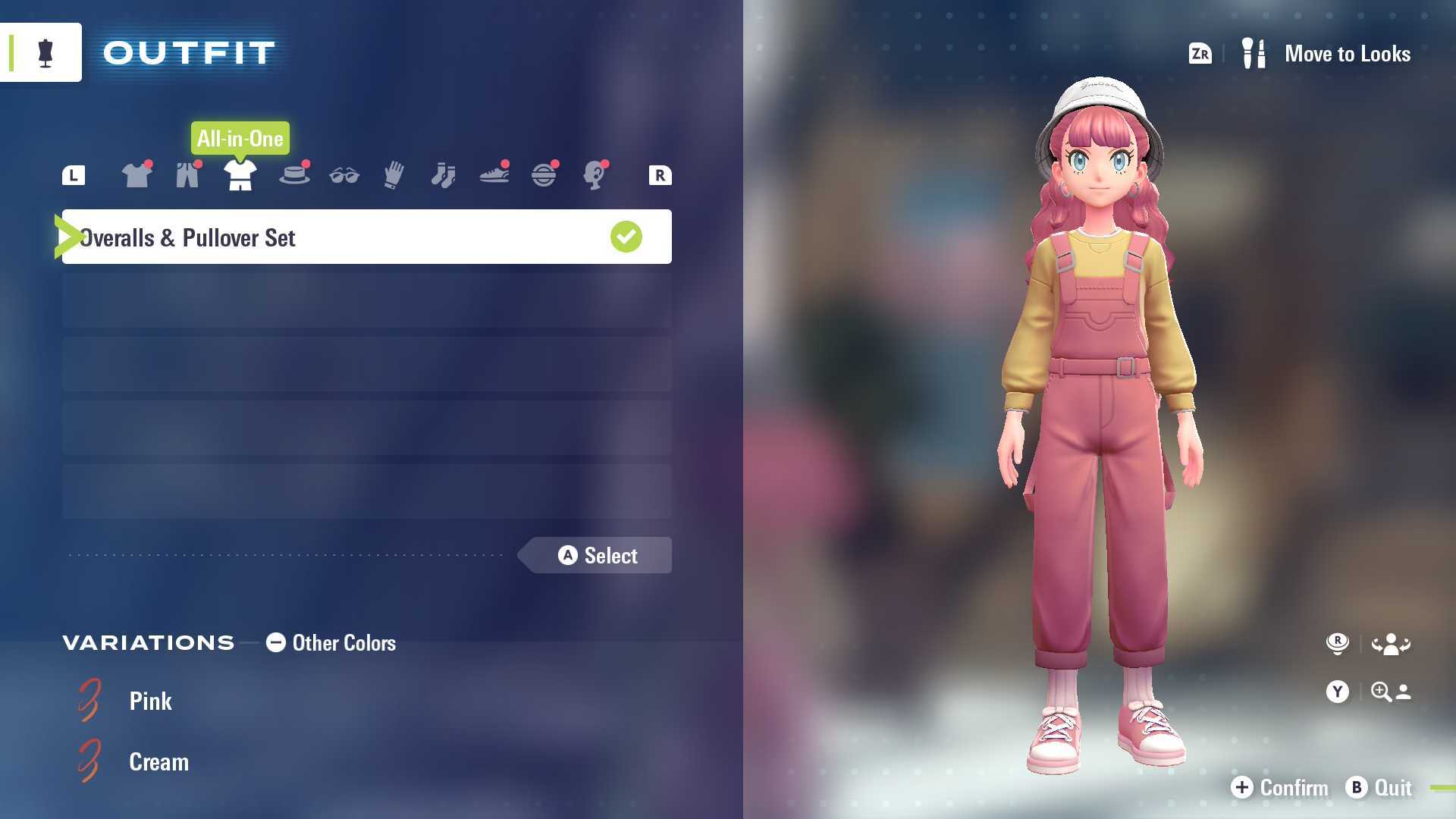Open the Hats category icon
This screenshot has width=1456, height=819.
(294, 174)
